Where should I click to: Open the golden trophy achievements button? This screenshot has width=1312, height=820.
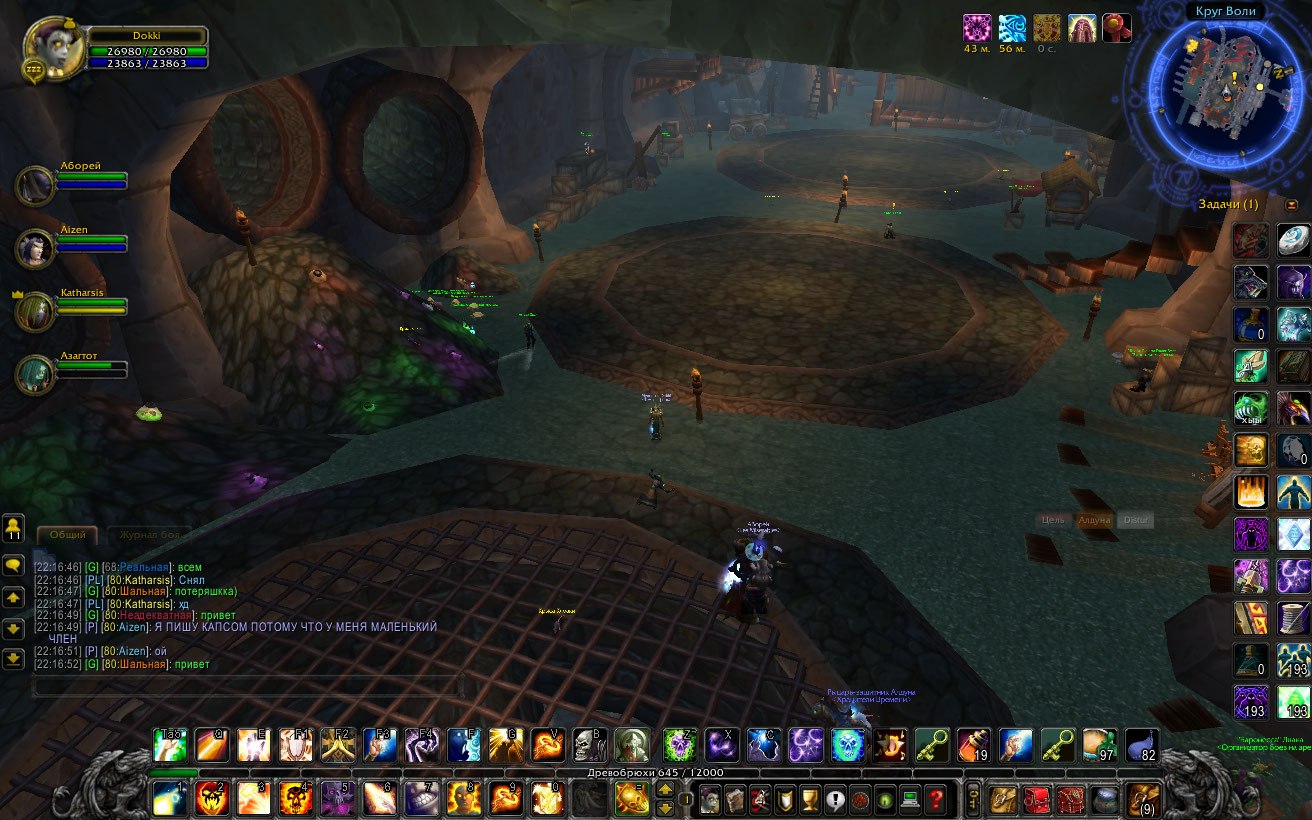click(811, 800)
